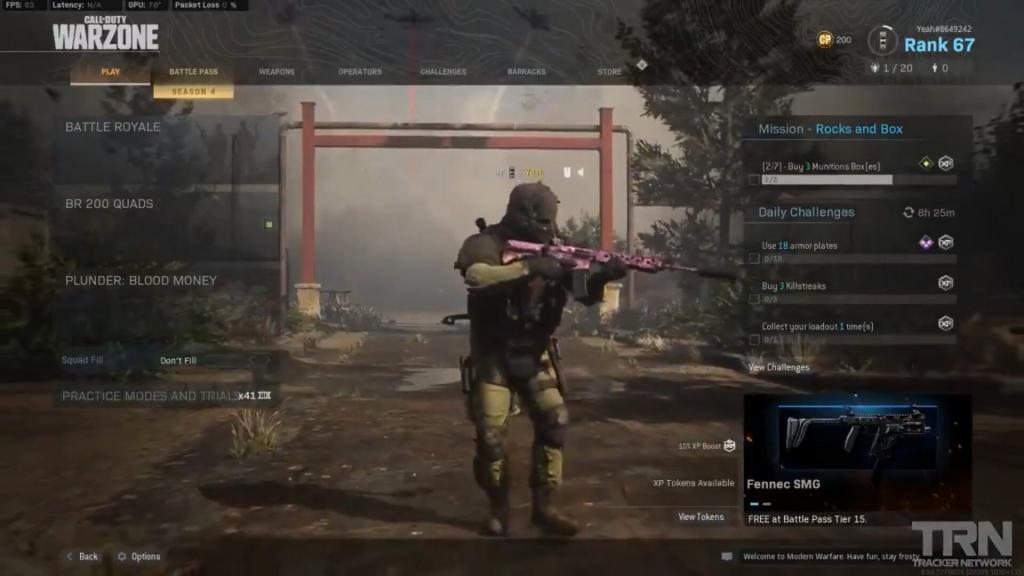Select the Operators tab
1024x576 pixels.
360,72
